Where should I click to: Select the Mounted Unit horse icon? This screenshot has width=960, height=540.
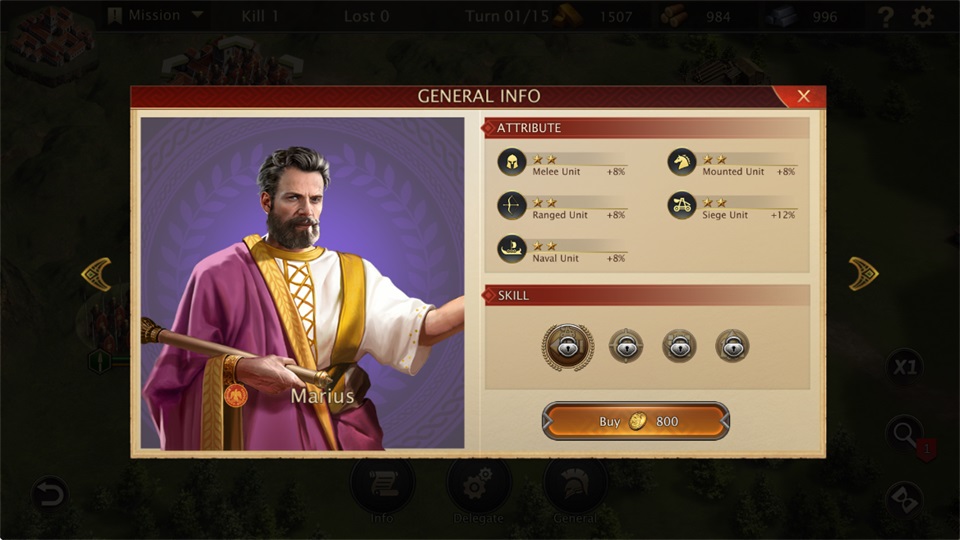pyautogui.click(x=682, y=162)
